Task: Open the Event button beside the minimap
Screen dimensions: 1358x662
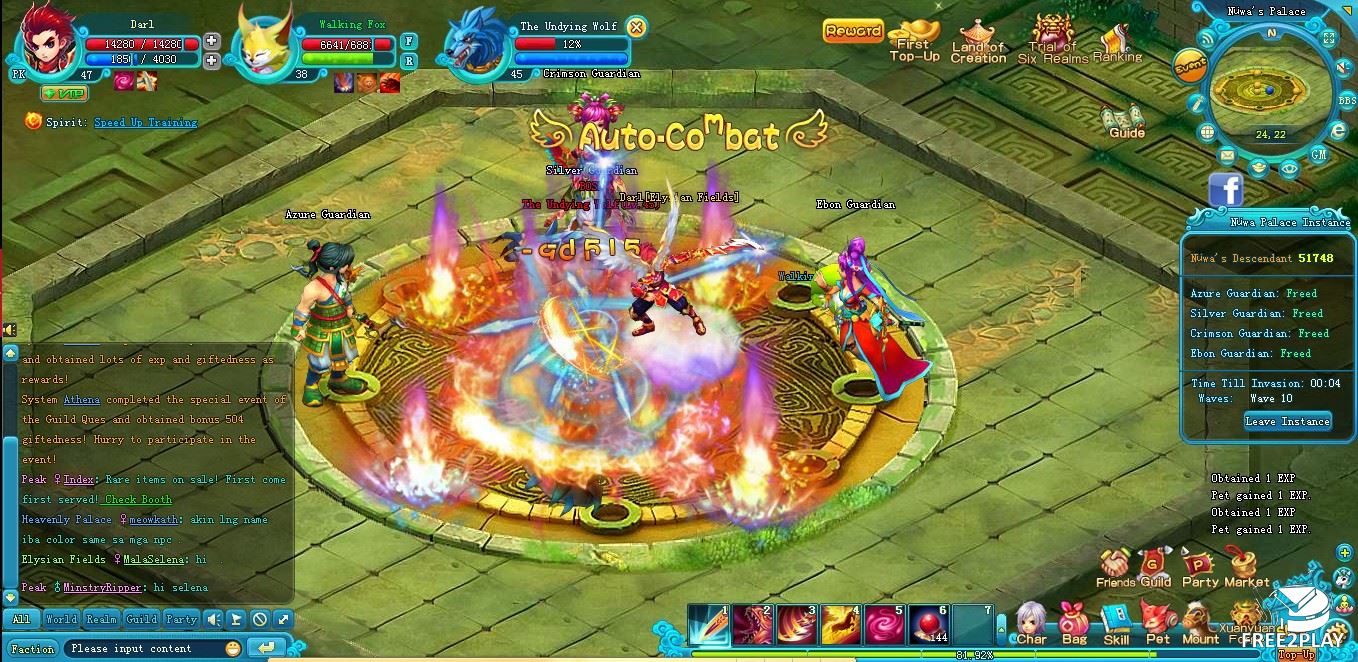Action: (1190, 66)
